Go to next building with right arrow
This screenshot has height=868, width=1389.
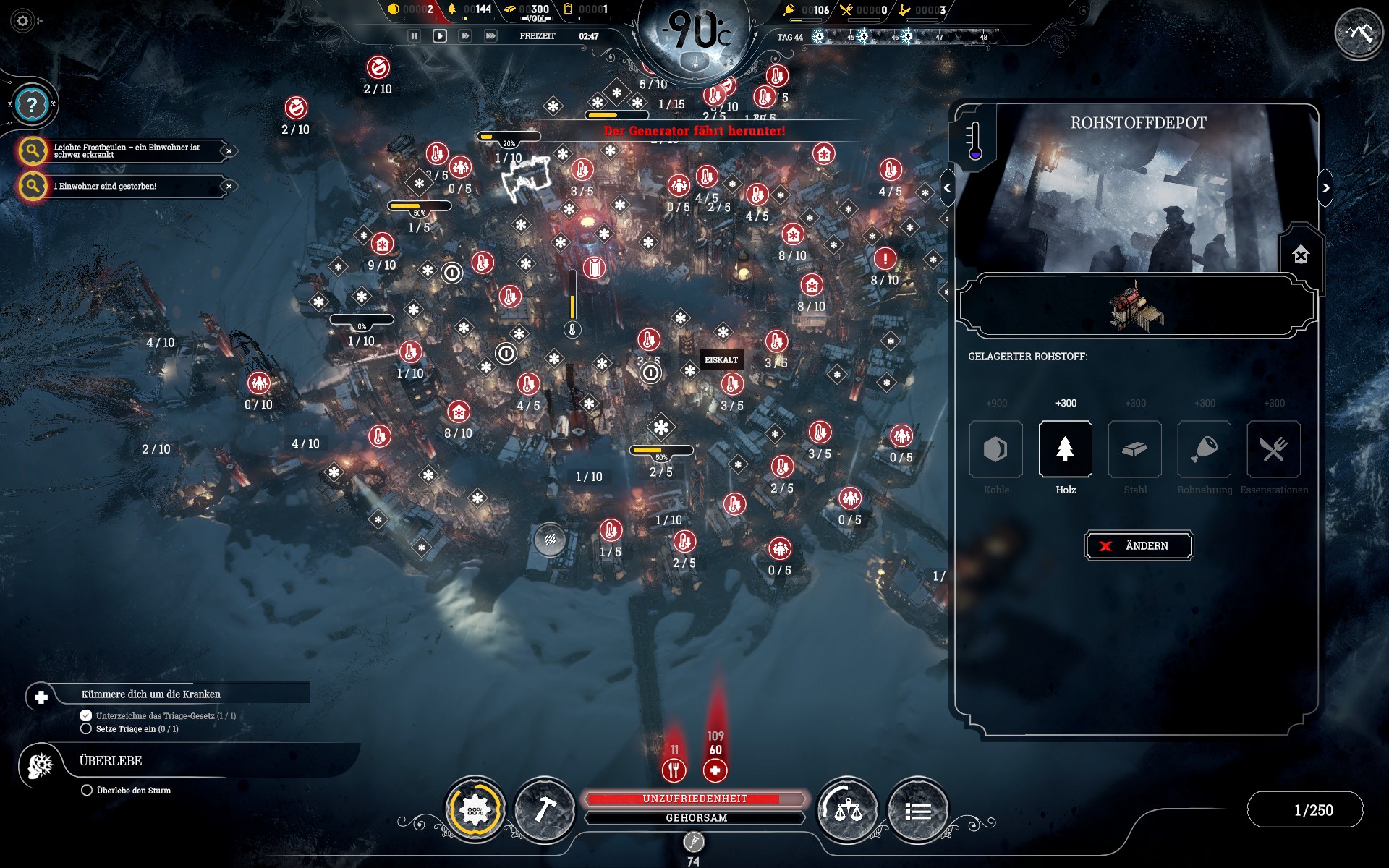pos(1325,188)
